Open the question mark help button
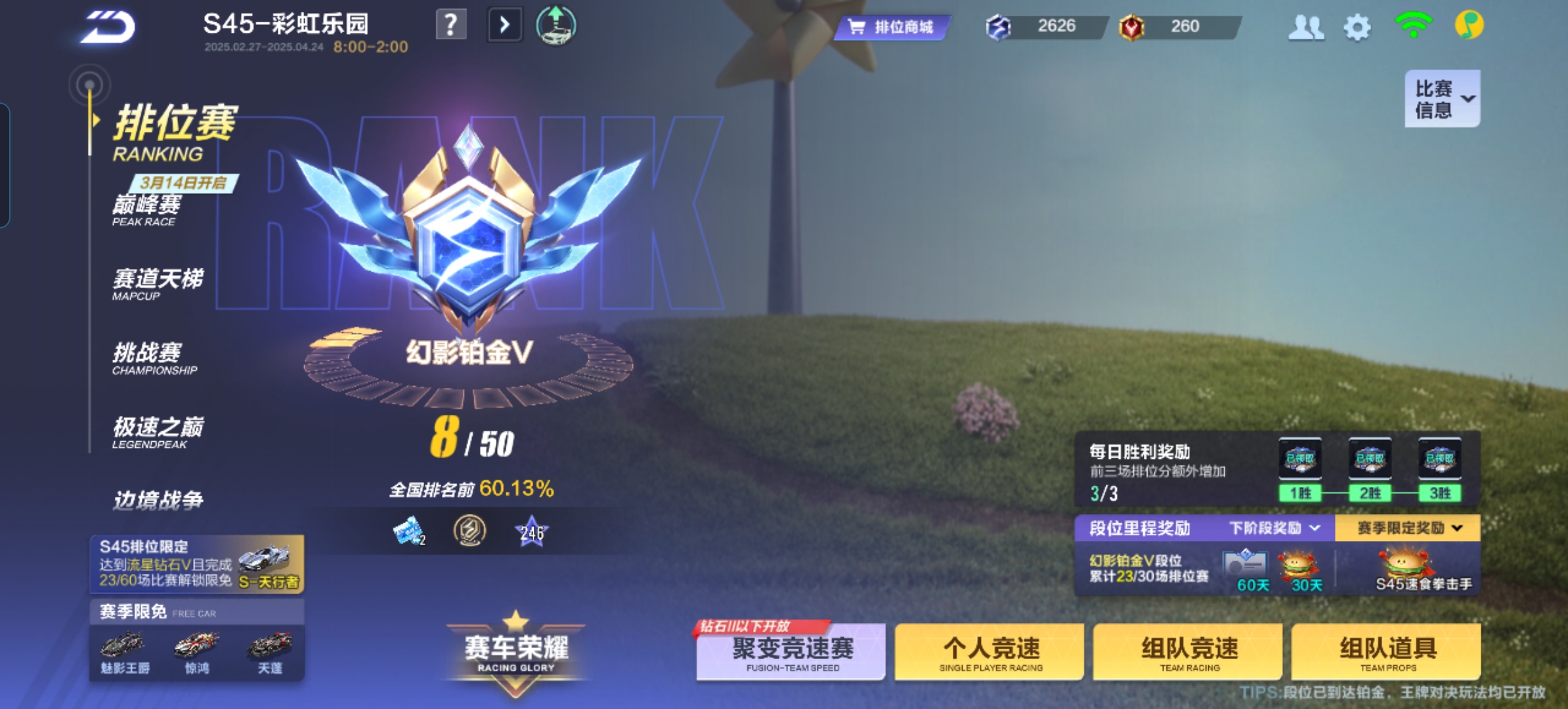Screen dimensions: 1568x709 point(451,26)
